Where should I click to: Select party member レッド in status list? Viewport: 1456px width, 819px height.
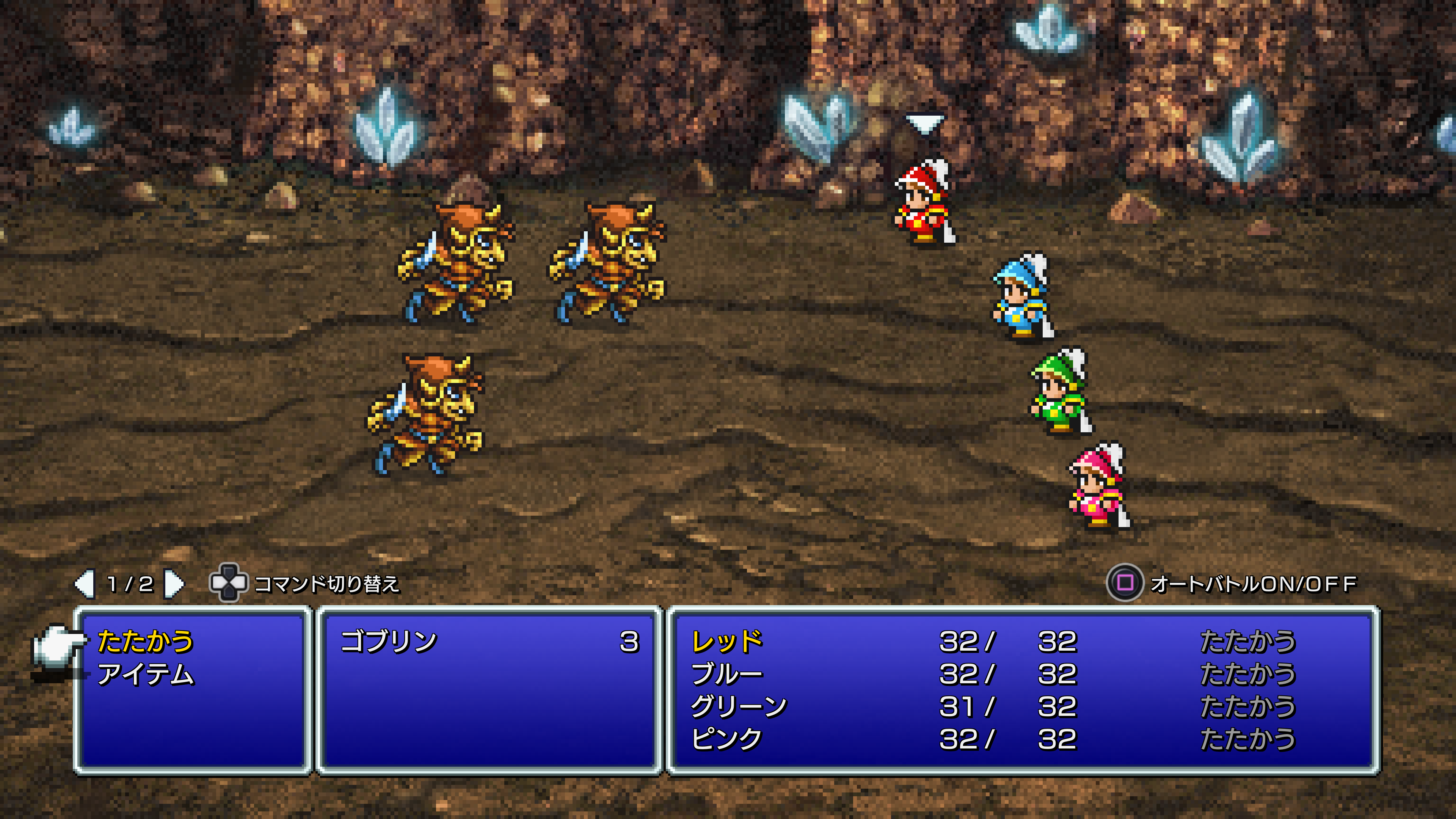tap(727, 641)
